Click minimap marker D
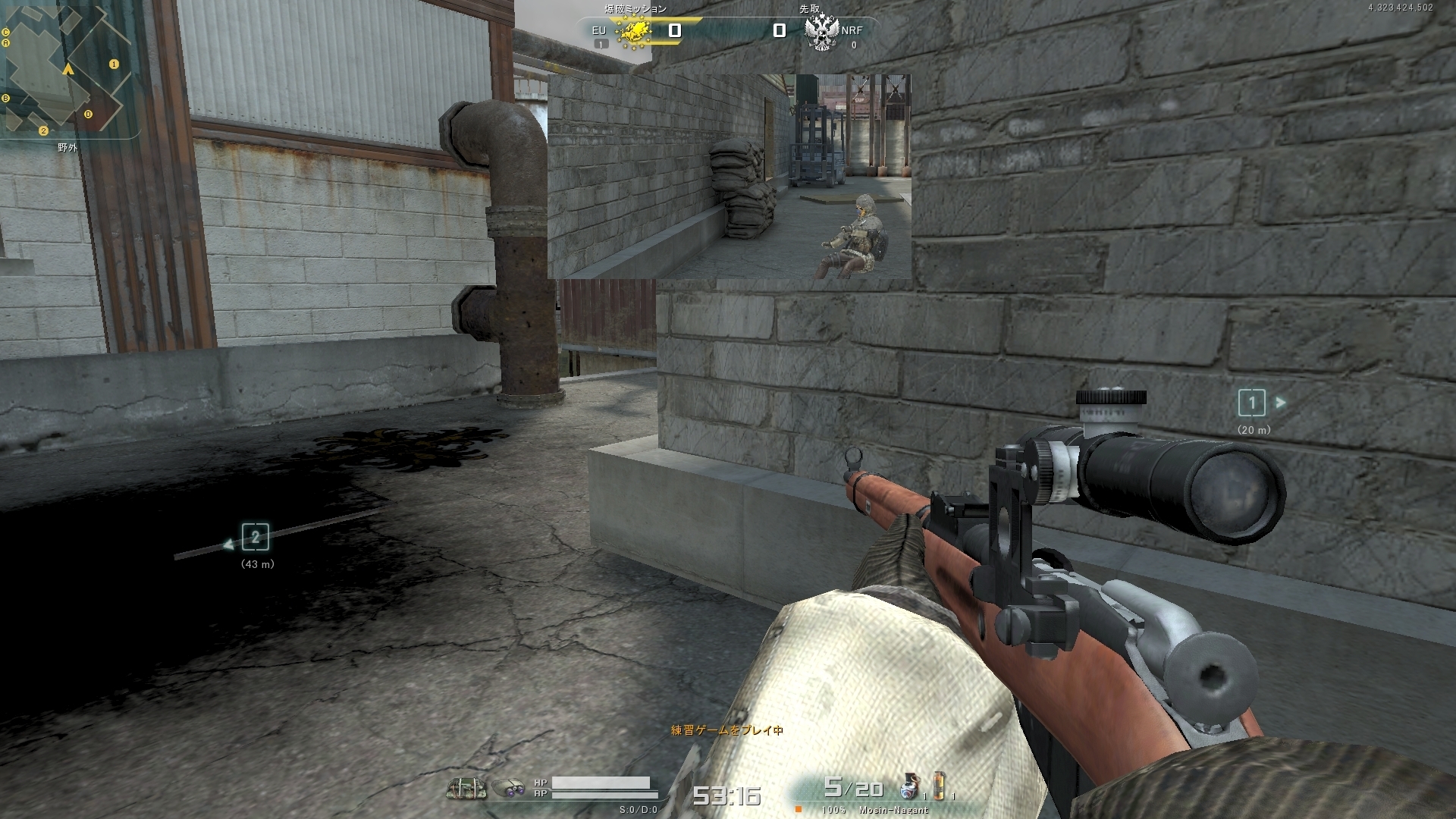 point(88,115)
